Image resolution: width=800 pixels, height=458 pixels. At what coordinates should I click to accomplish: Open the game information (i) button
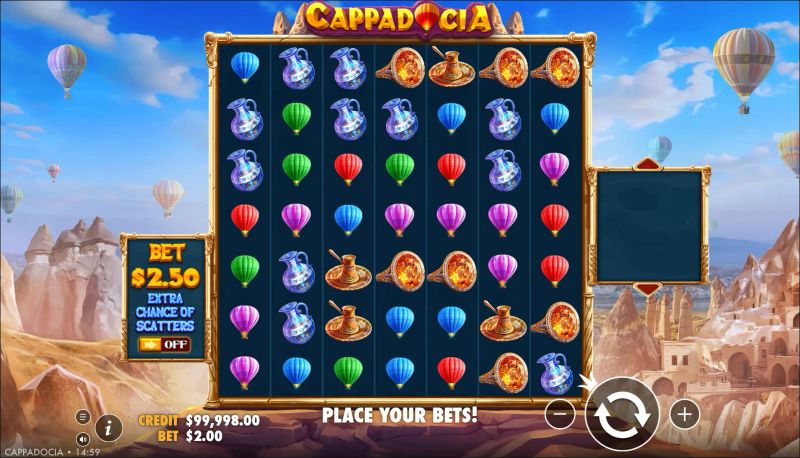(108, 427)
